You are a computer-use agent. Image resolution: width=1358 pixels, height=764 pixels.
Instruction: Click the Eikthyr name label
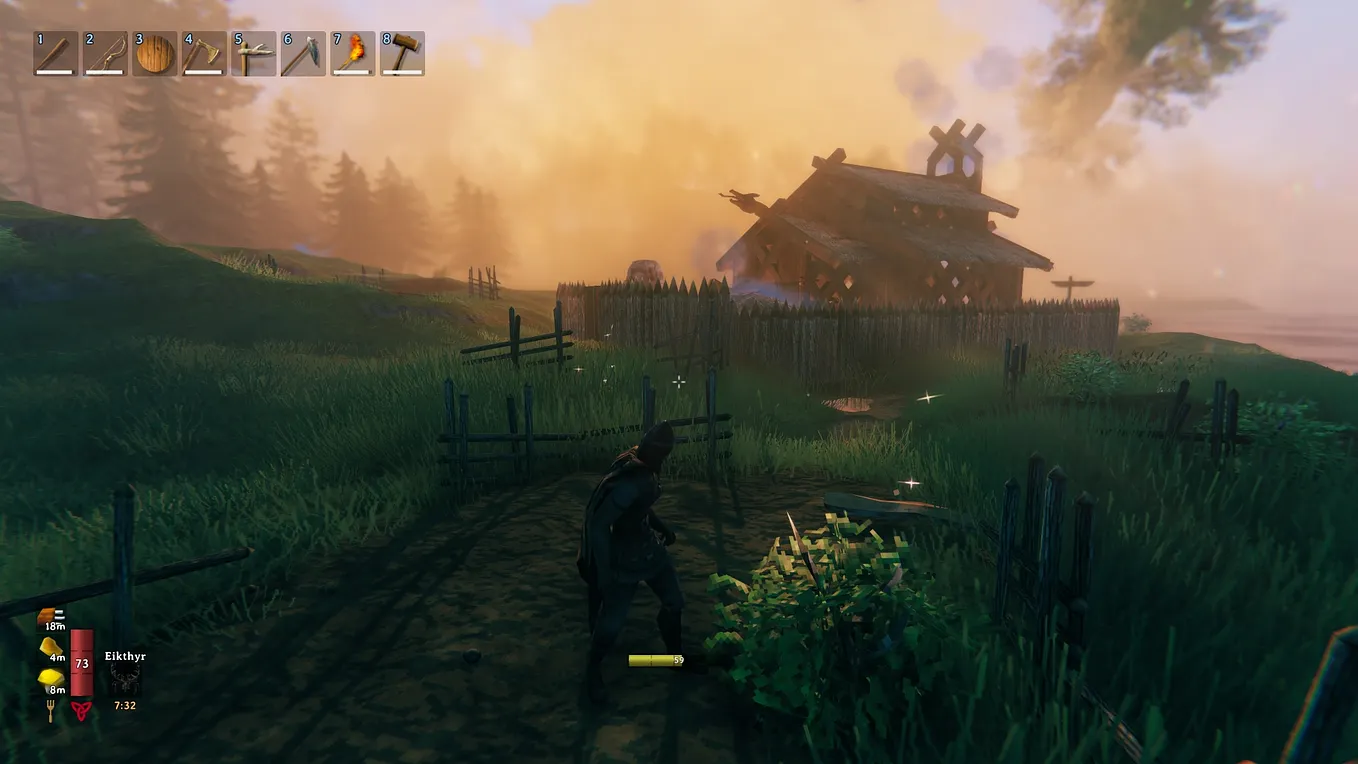tap(124, 656)
